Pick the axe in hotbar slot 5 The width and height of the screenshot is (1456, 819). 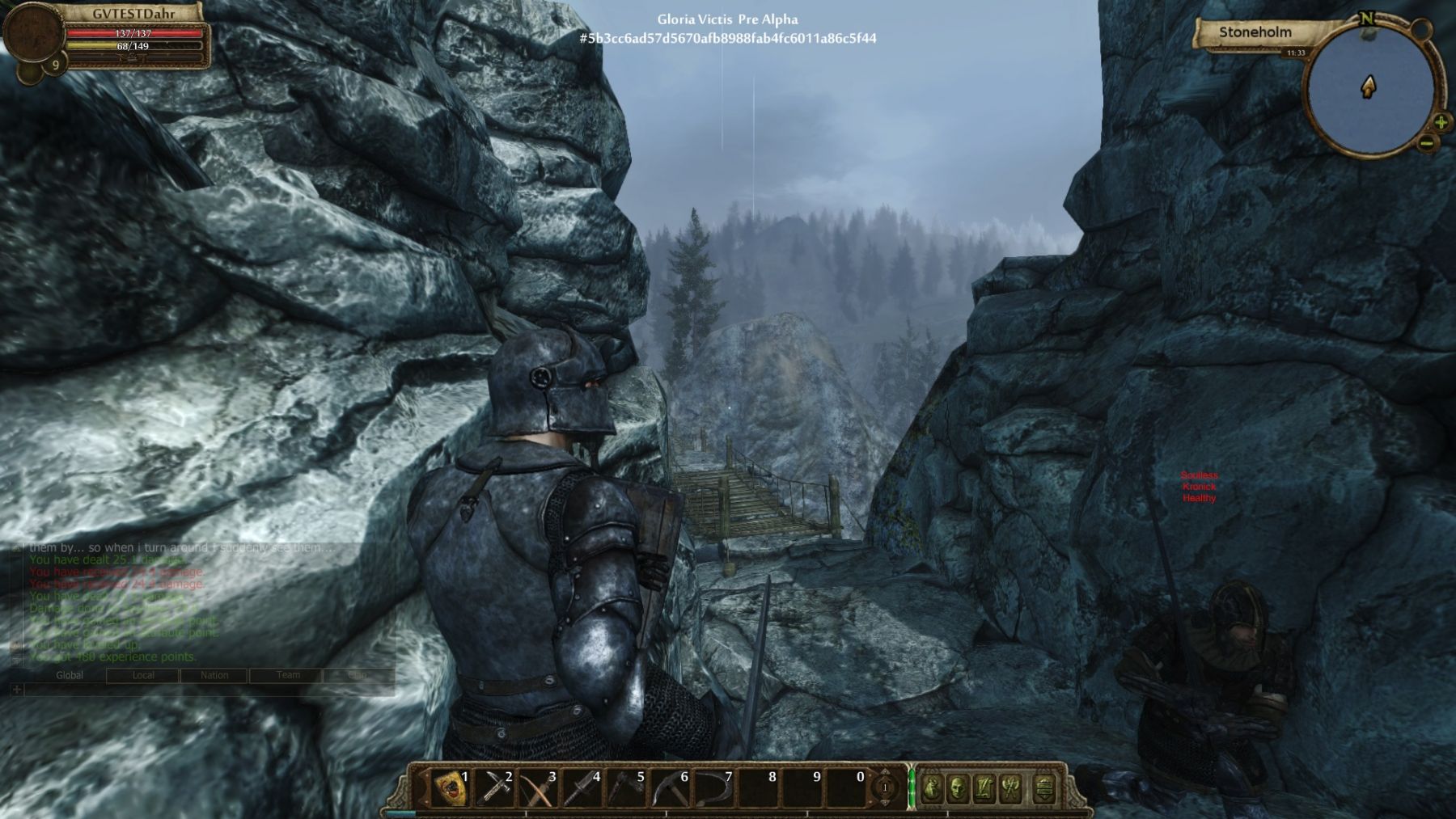[x=626, y=788]
